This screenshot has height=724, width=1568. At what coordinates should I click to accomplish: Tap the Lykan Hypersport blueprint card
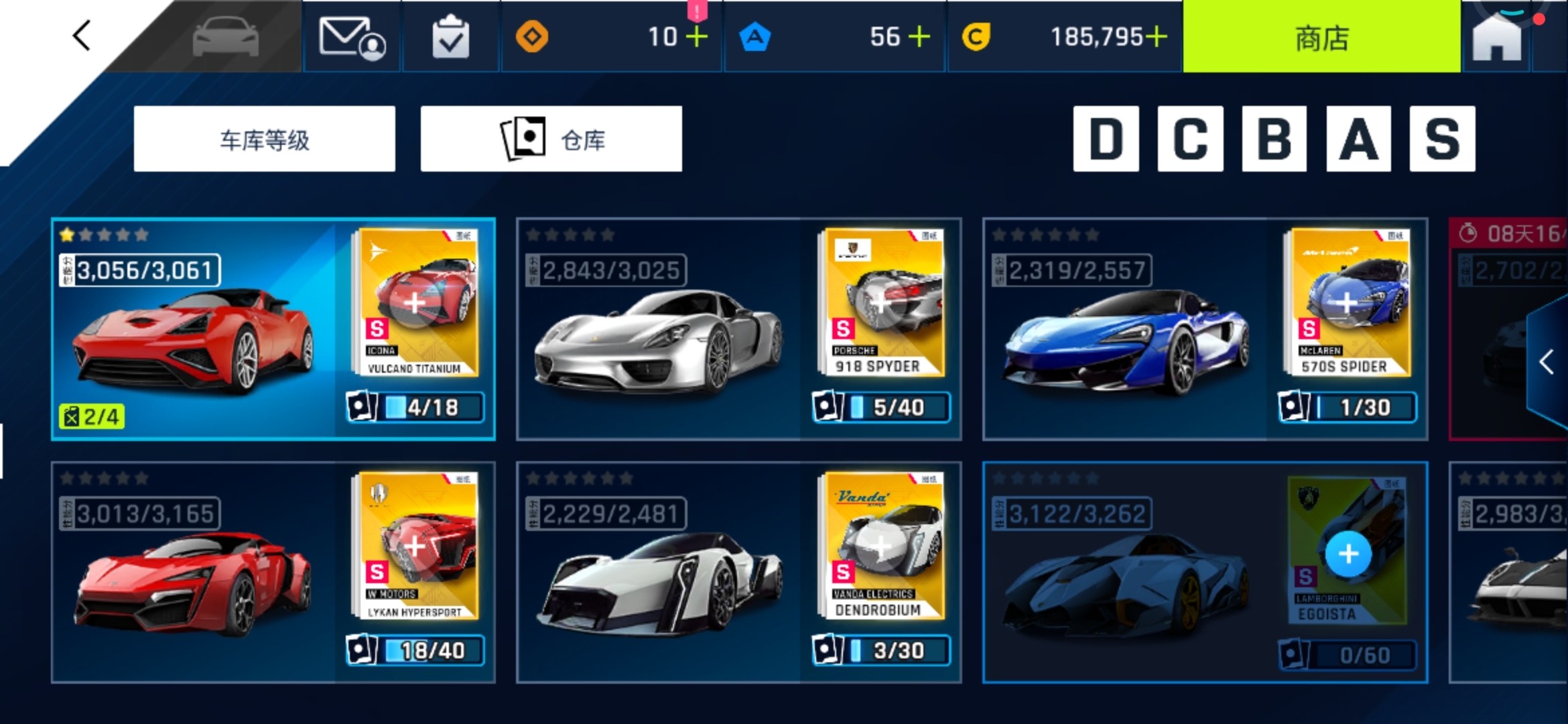point(415,545)
